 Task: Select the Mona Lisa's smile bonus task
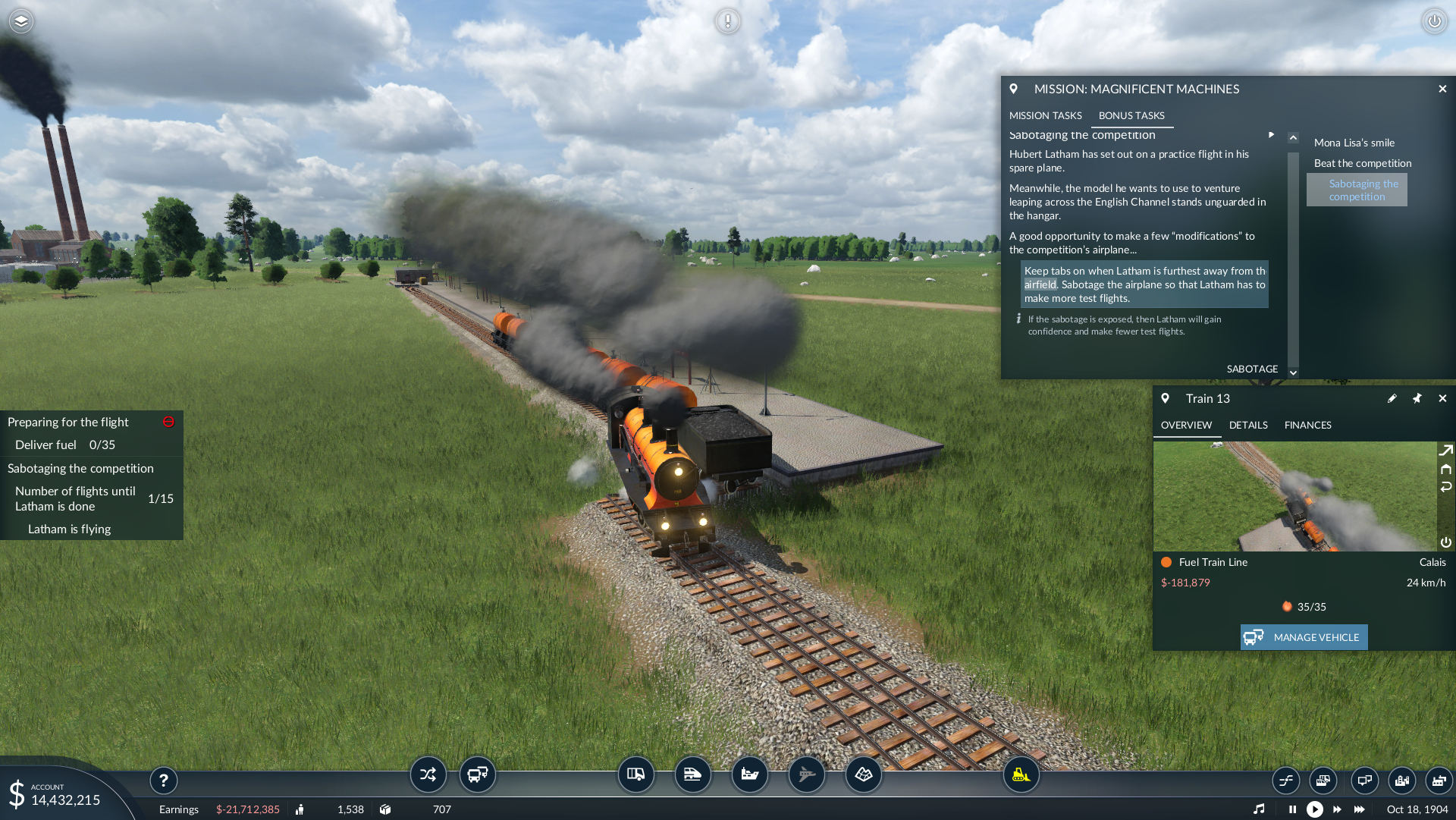1354,143
